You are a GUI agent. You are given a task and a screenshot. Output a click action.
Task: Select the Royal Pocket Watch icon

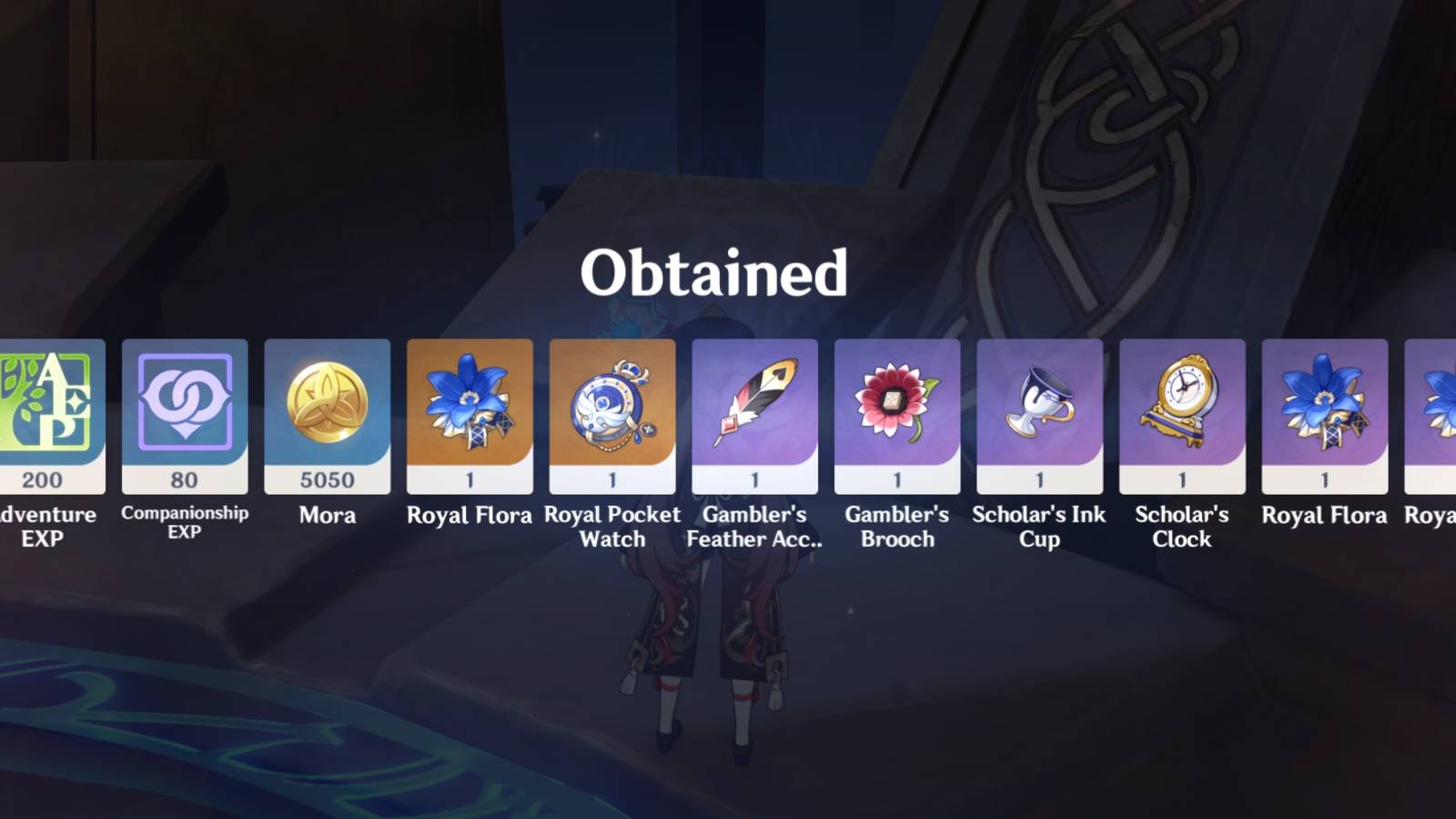[x=612, y=405]
